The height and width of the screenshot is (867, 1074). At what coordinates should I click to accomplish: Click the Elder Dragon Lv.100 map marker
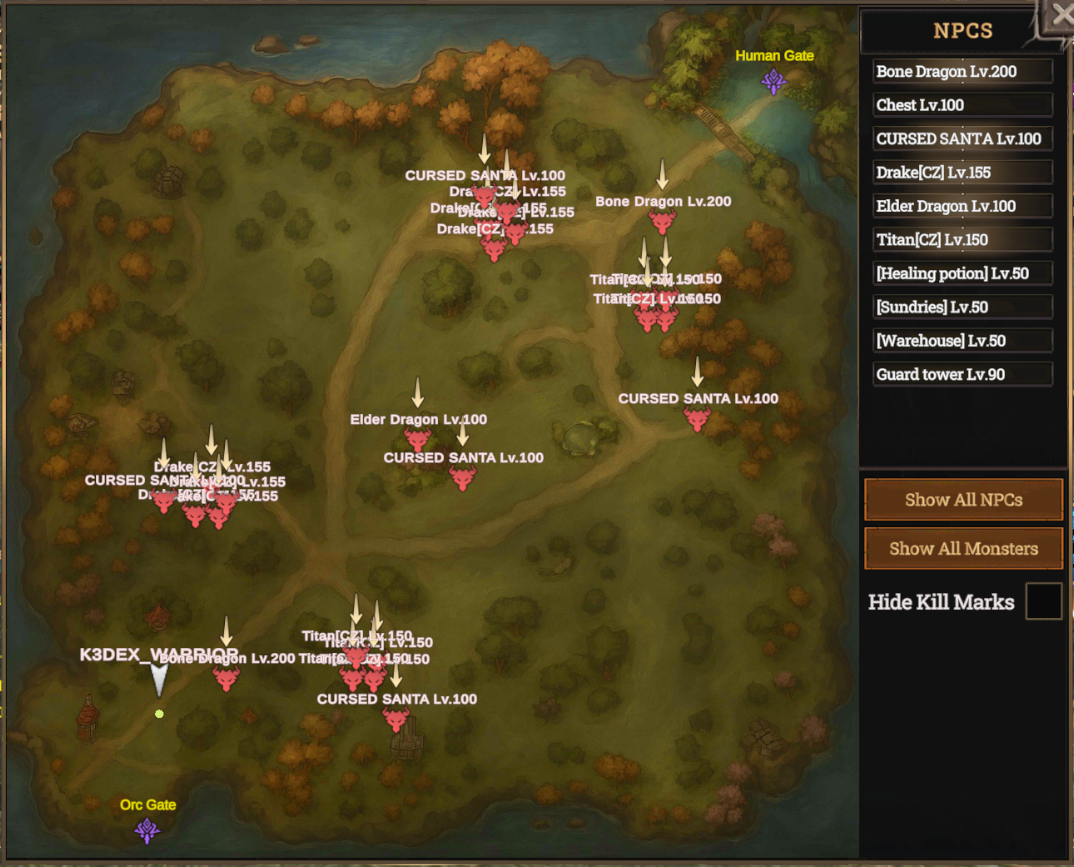(x=418, y=440)
